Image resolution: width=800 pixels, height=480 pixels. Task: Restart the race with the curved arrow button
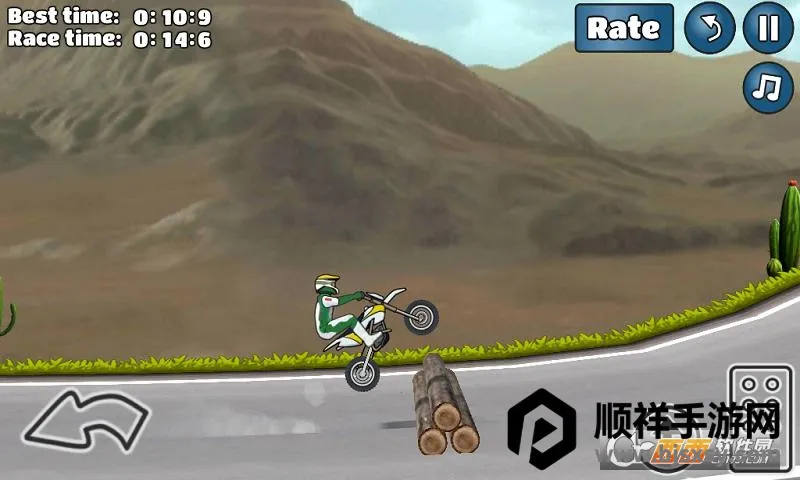[x=709, y=28]
